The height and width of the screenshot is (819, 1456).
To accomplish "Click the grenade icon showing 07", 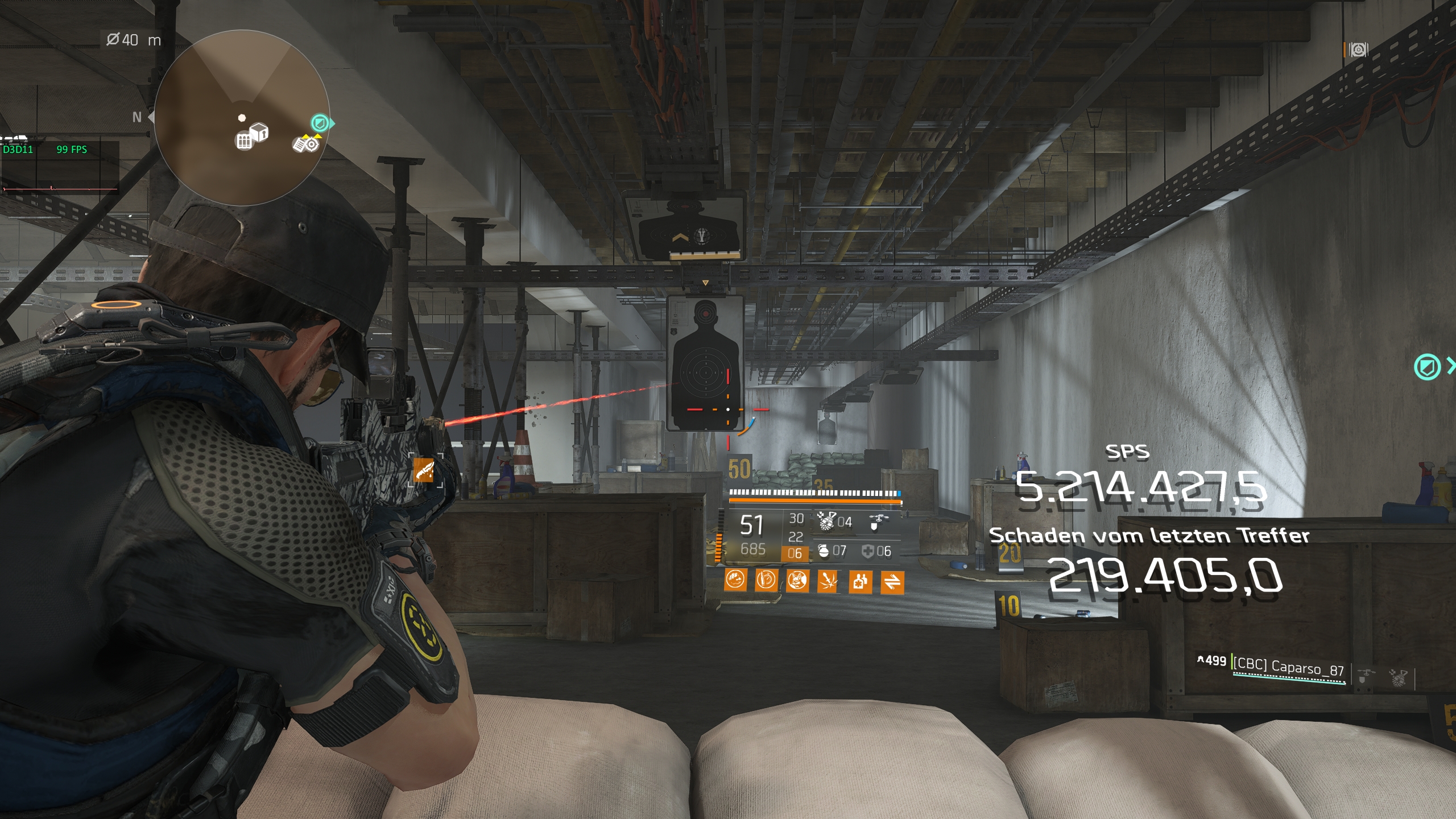I will 824,553.
